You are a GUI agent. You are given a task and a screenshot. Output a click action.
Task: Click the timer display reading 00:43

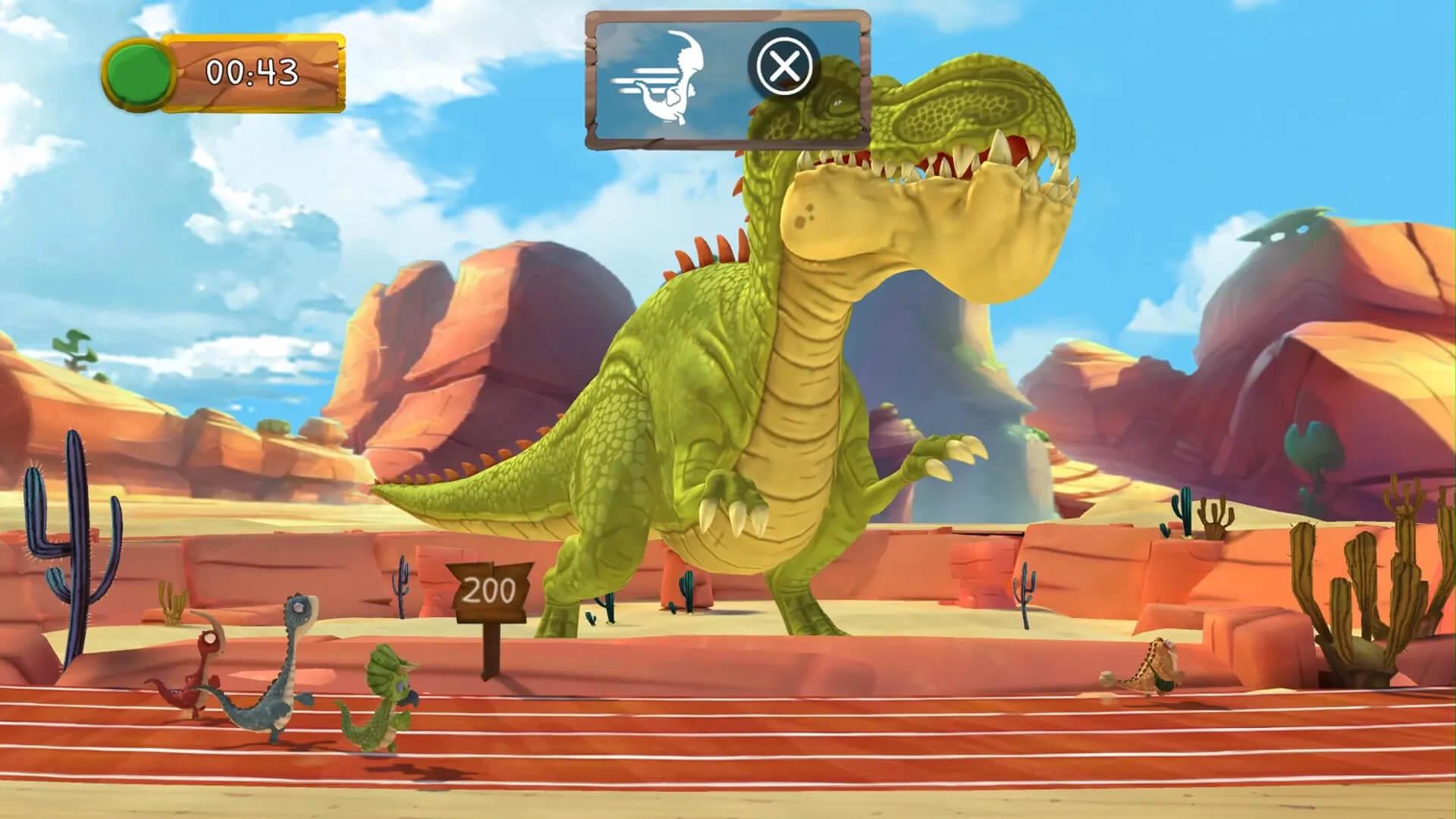coord(250,72)
